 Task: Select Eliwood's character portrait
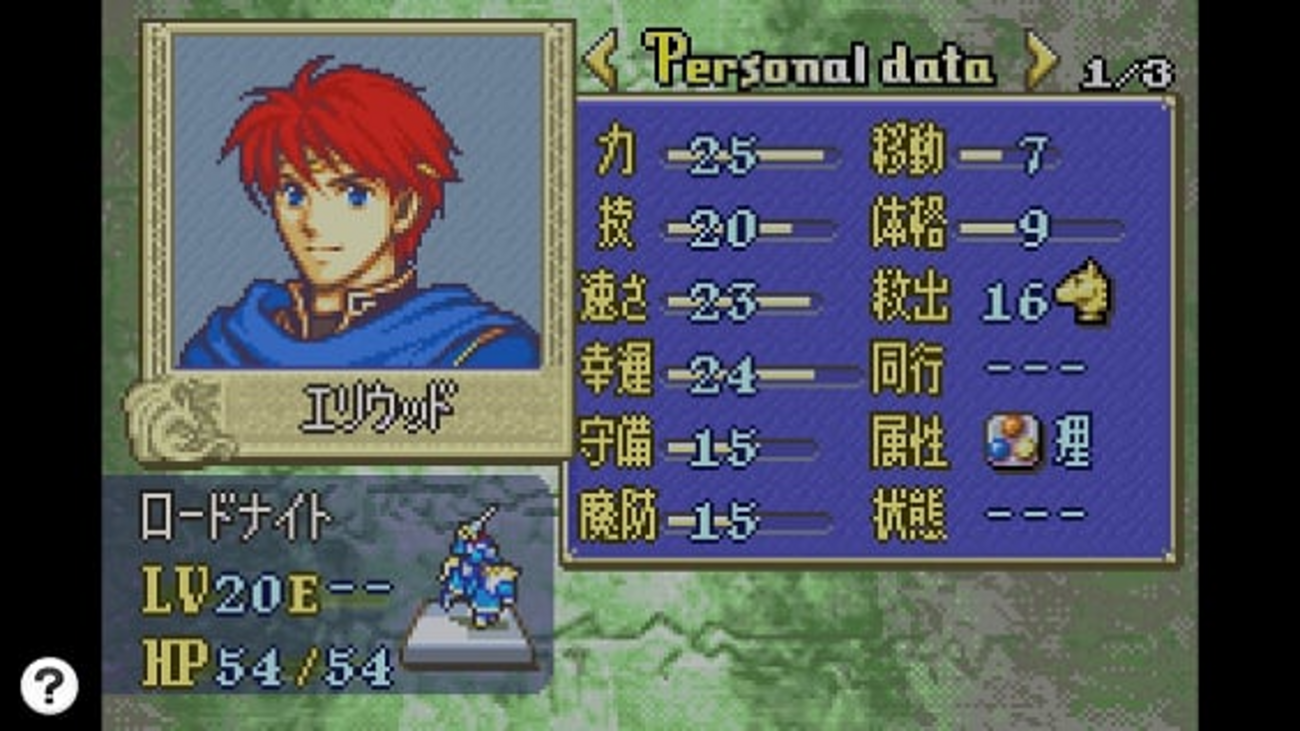pyautogui.click(x=357, y=201)
